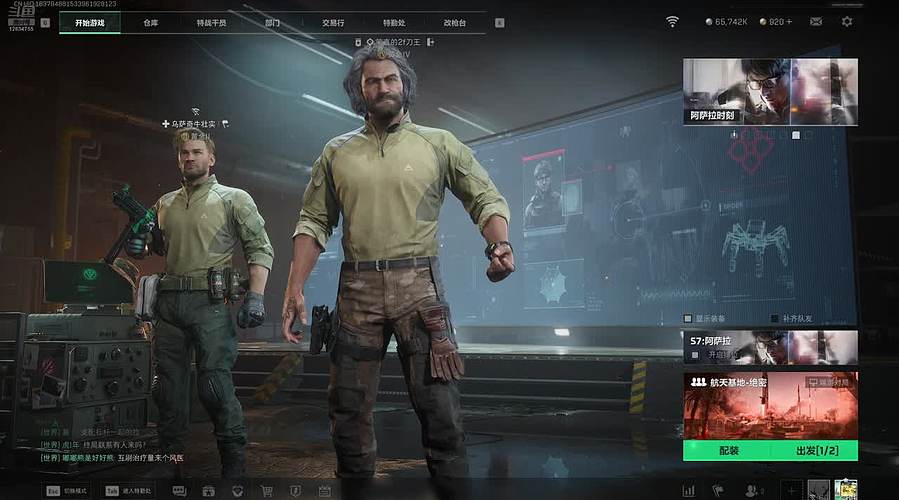Open the 交易行 trading tab
The width and height of the screenshot is (899, 500).
(333, 22)
